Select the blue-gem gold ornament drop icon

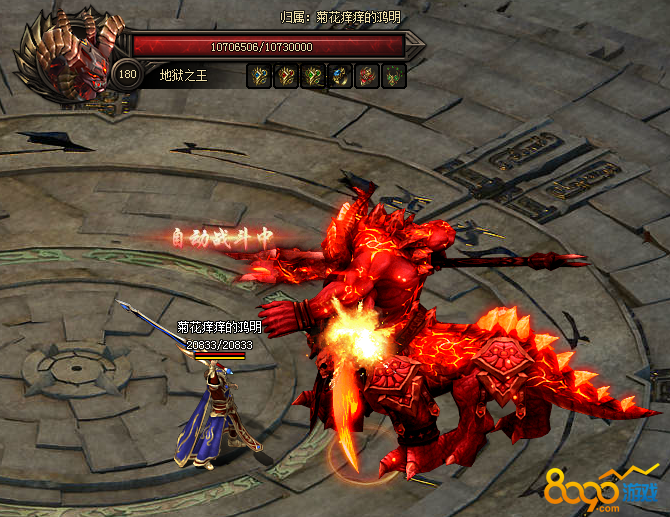point(259,75)
